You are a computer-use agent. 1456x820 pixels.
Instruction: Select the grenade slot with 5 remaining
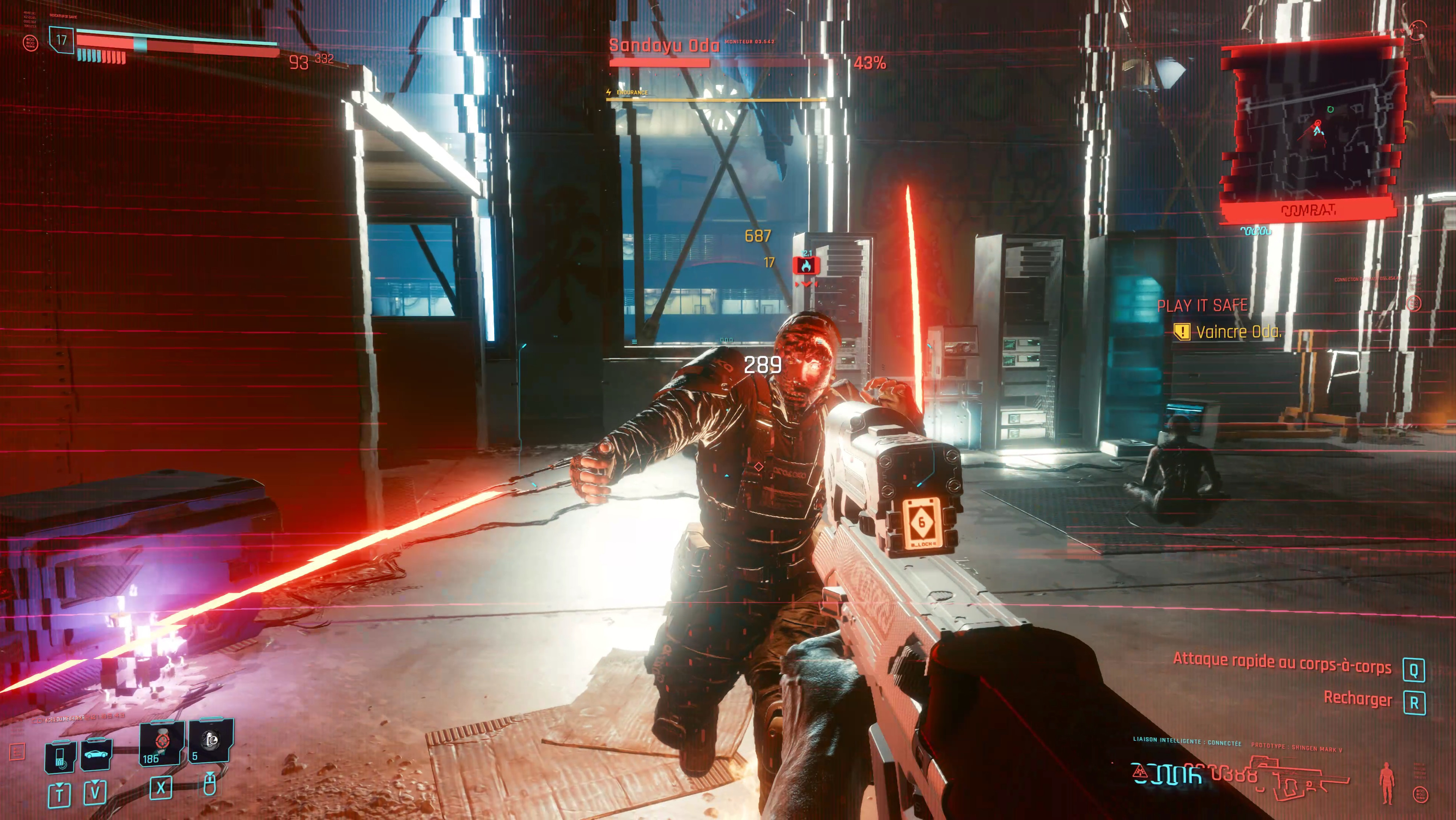tap(210, 740)
